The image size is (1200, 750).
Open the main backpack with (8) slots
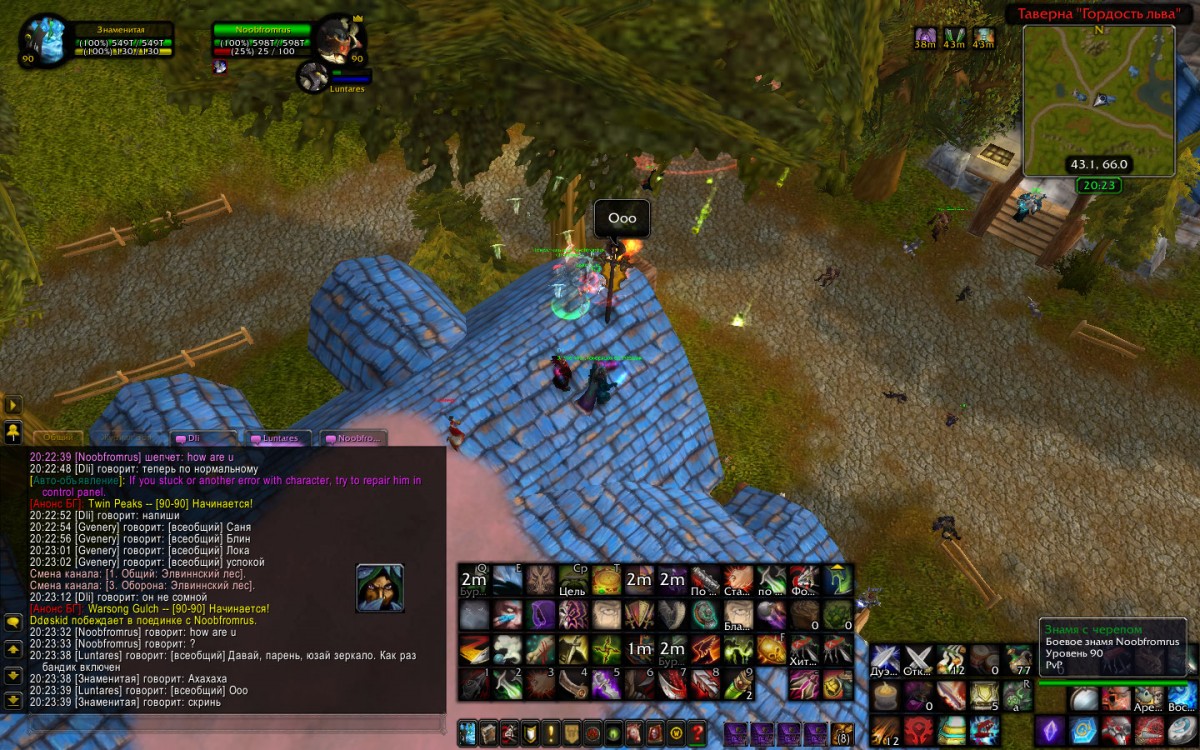(842, 733)
